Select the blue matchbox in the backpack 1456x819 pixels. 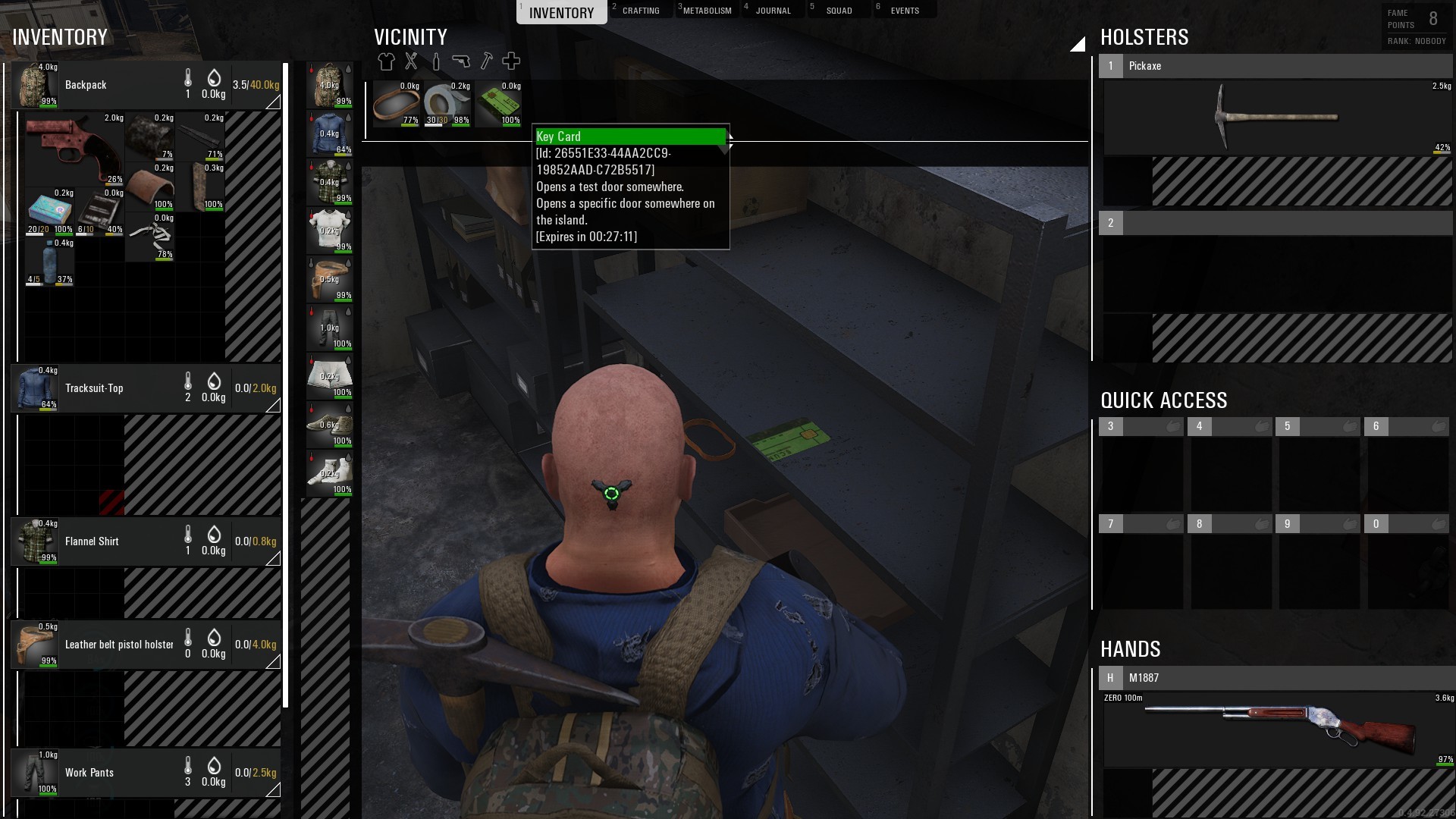49,211
